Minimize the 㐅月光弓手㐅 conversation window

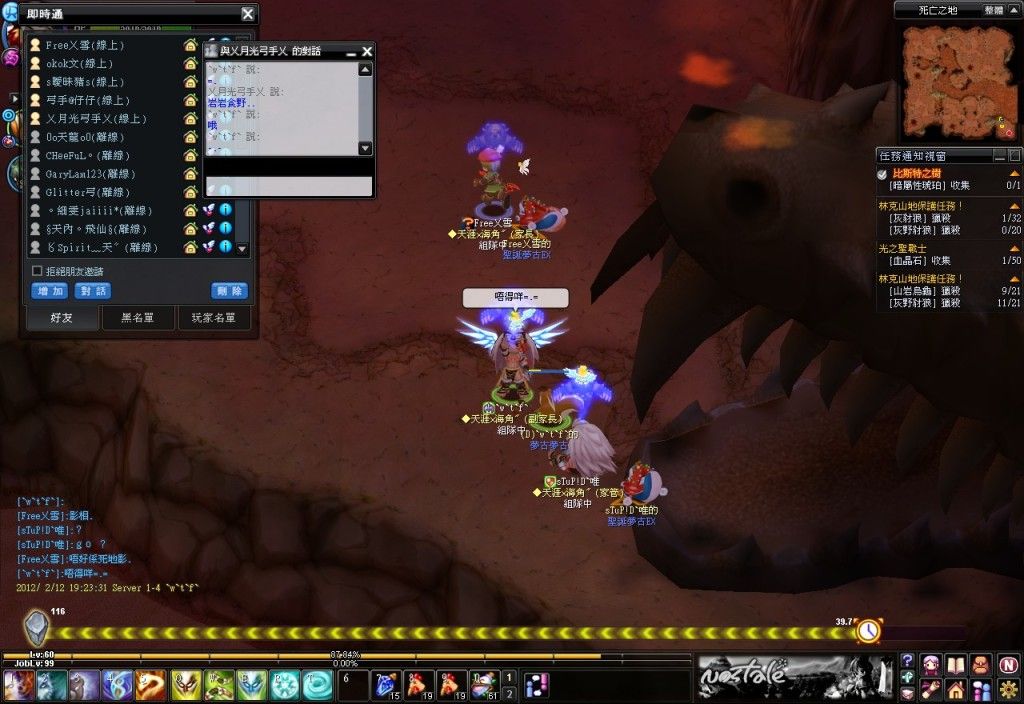[x=351, y=51]
